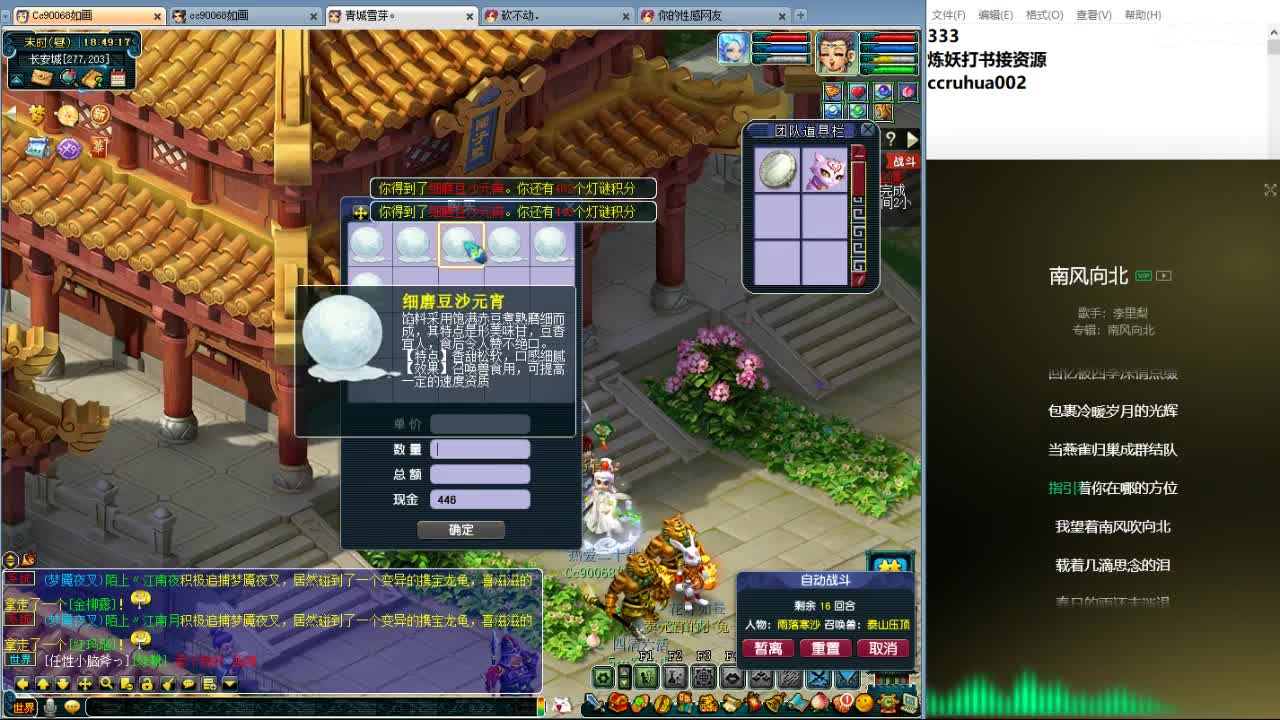This screenshot has width=1280, height=720.
Task: Click the magnifier search icon above chat
Action: (x=107, y=683)
